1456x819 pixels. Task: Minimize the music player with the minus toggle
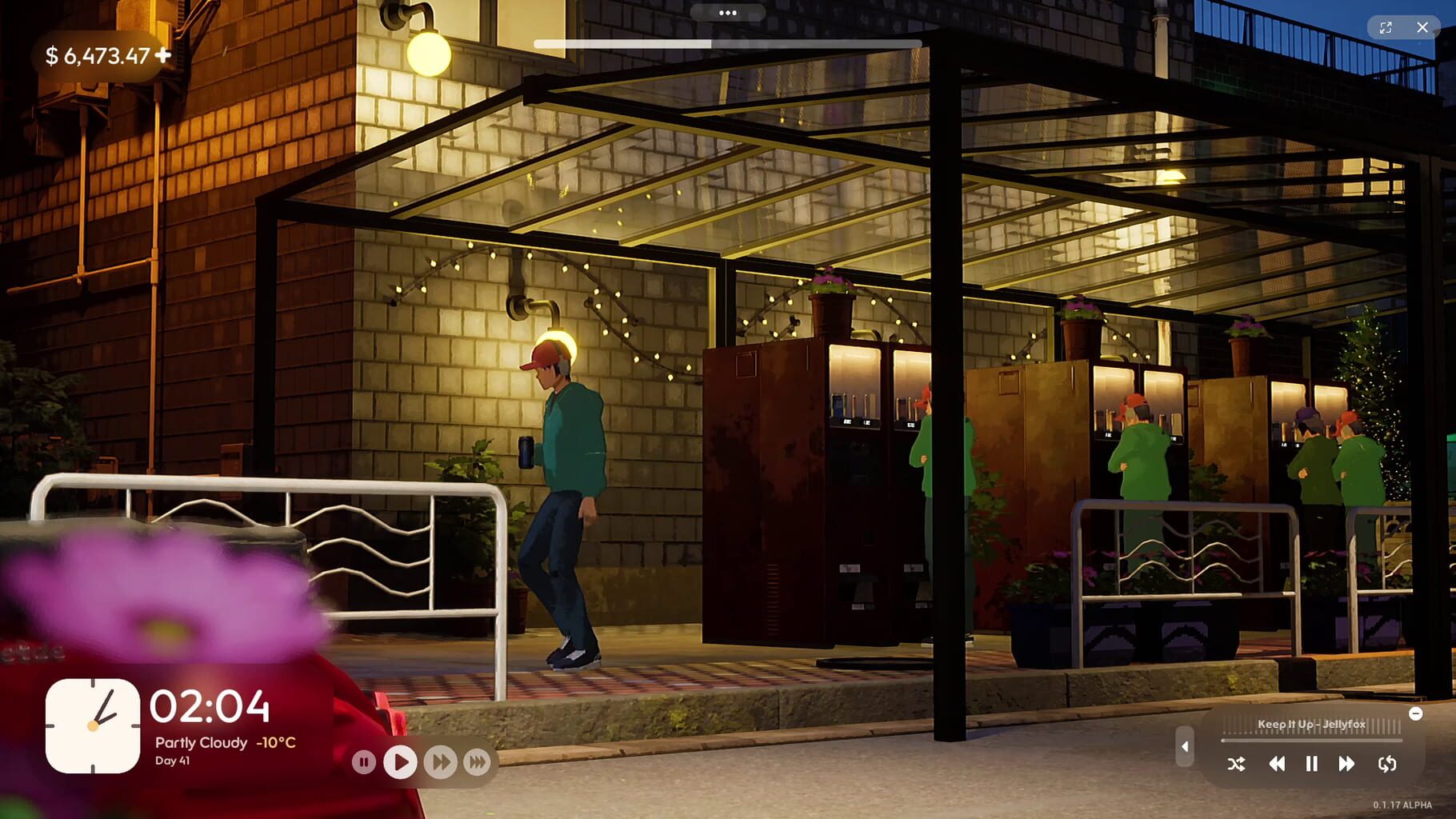click(1416, 713)
